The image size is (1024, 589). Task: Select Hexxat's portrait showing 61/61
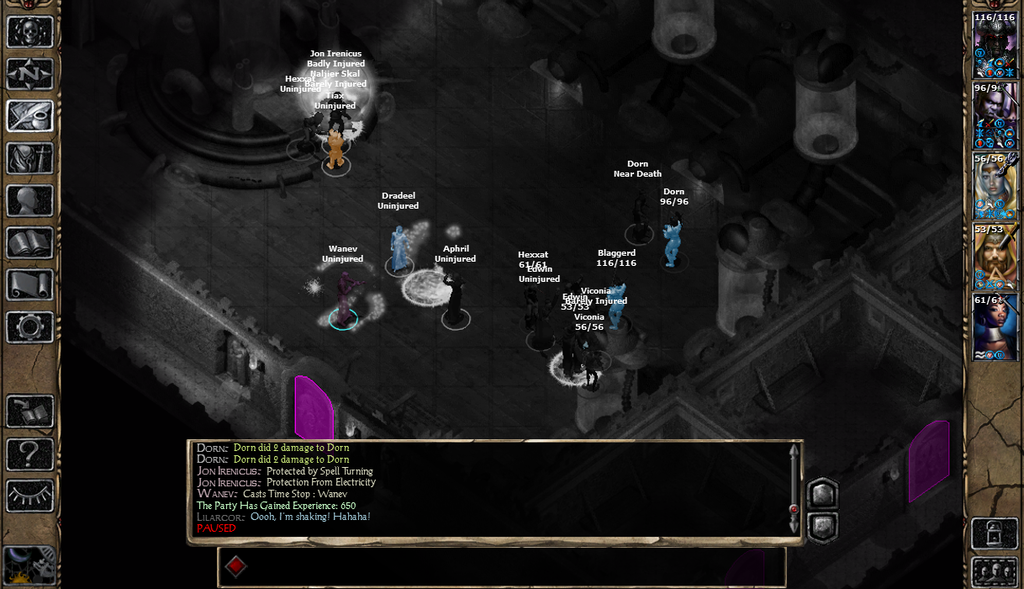point(995,327)
